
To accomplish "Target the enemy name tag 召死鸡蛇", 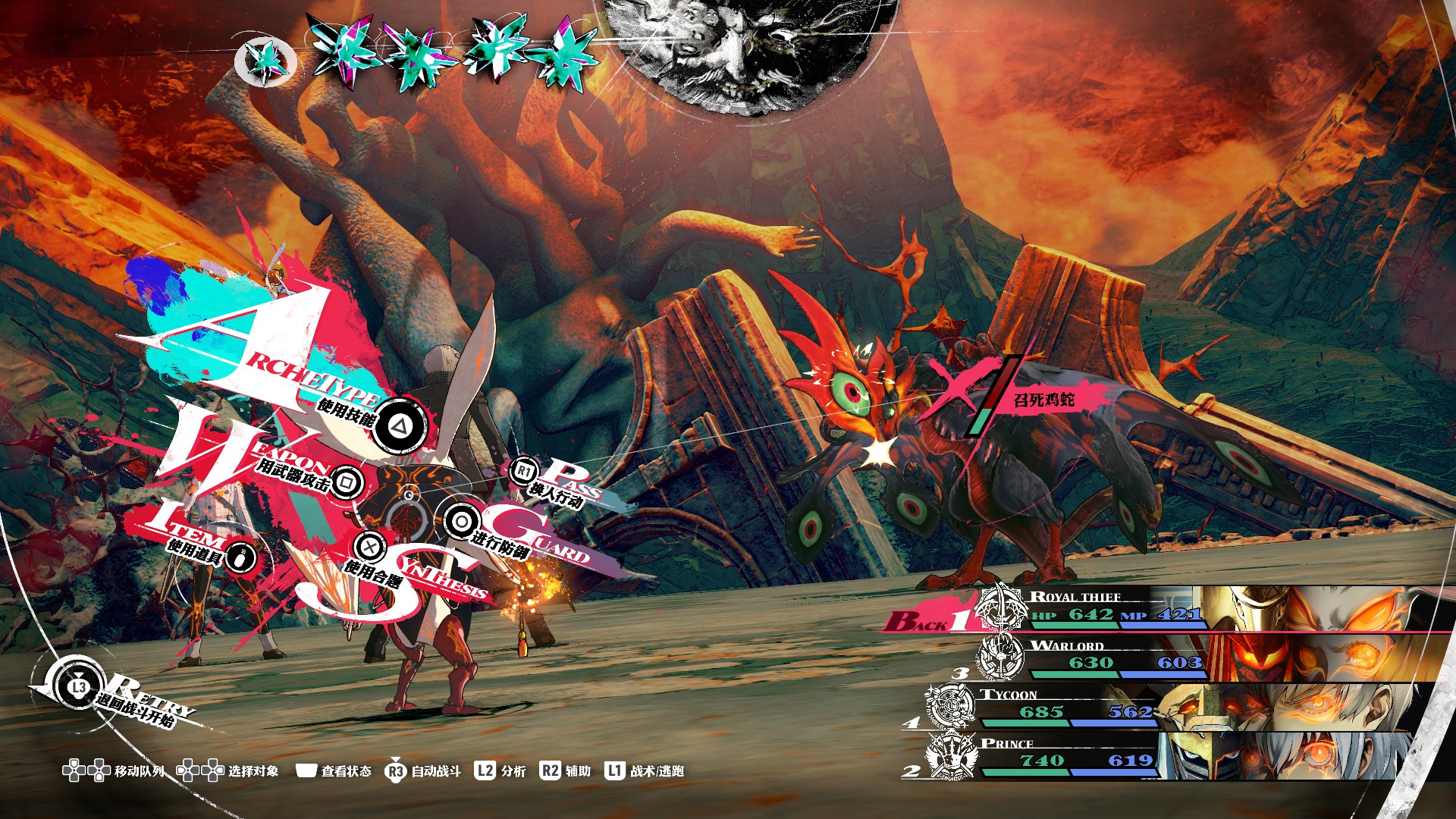I will [x=1044, y=400].
